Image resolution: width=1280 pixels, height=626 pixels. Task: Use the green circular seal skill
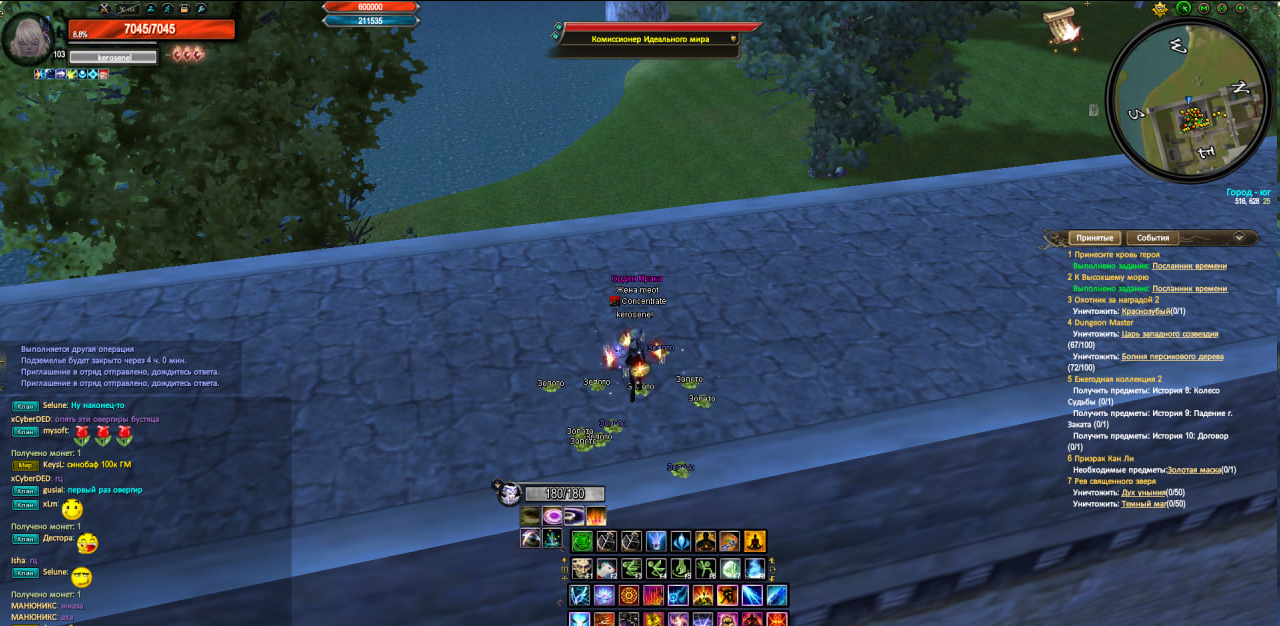[x=582, y=542]
